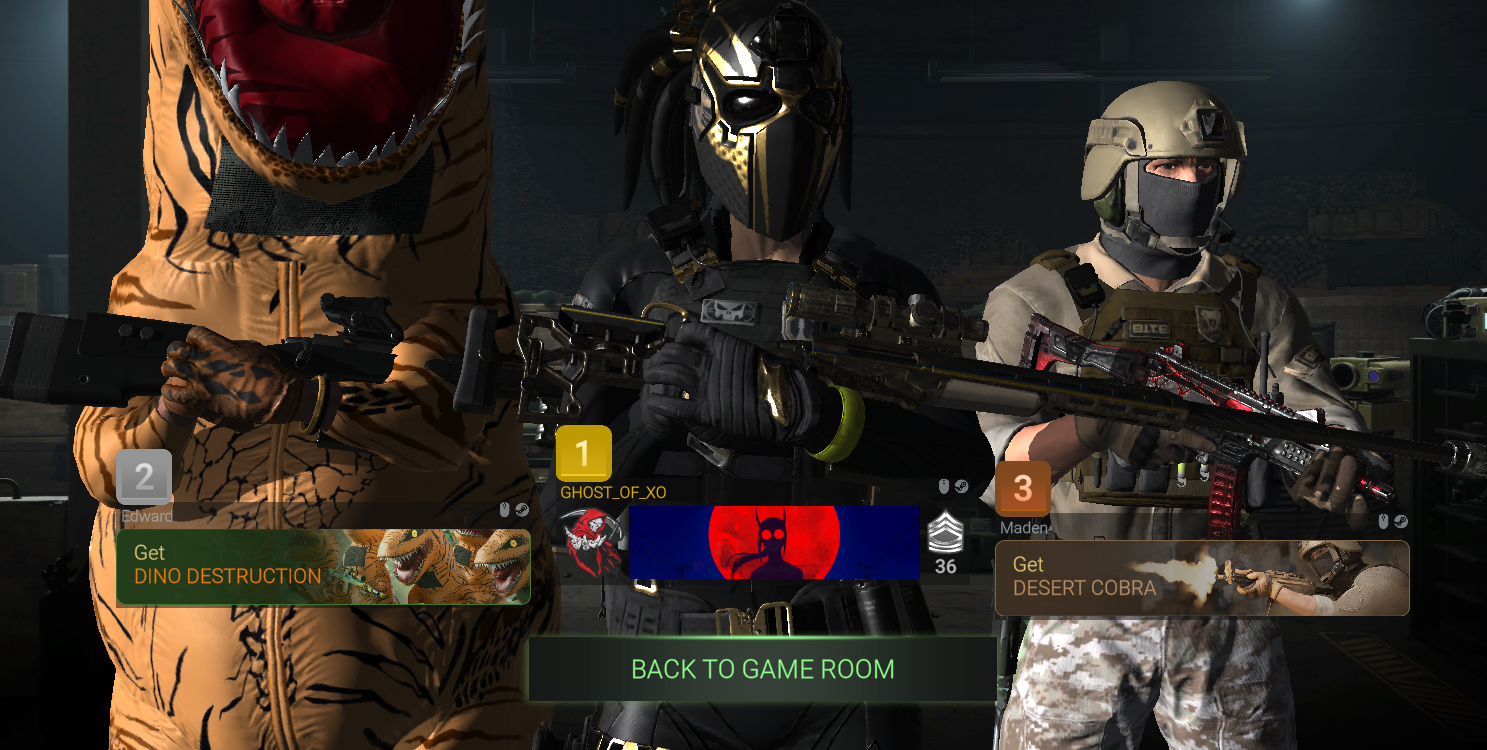Click GHOST_OF_XO's red reaper emblem
Image resolution: width=1487 pixels, height=750 pixels.
[x=589, y=542]
